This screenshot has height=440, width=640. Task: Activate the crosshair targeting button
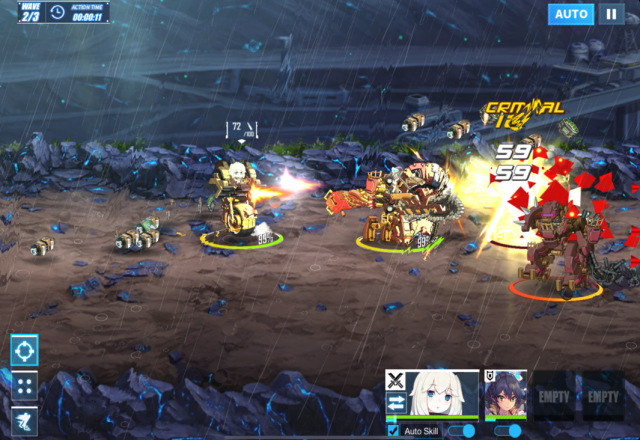pyautogui.click(x=25, y=349)
